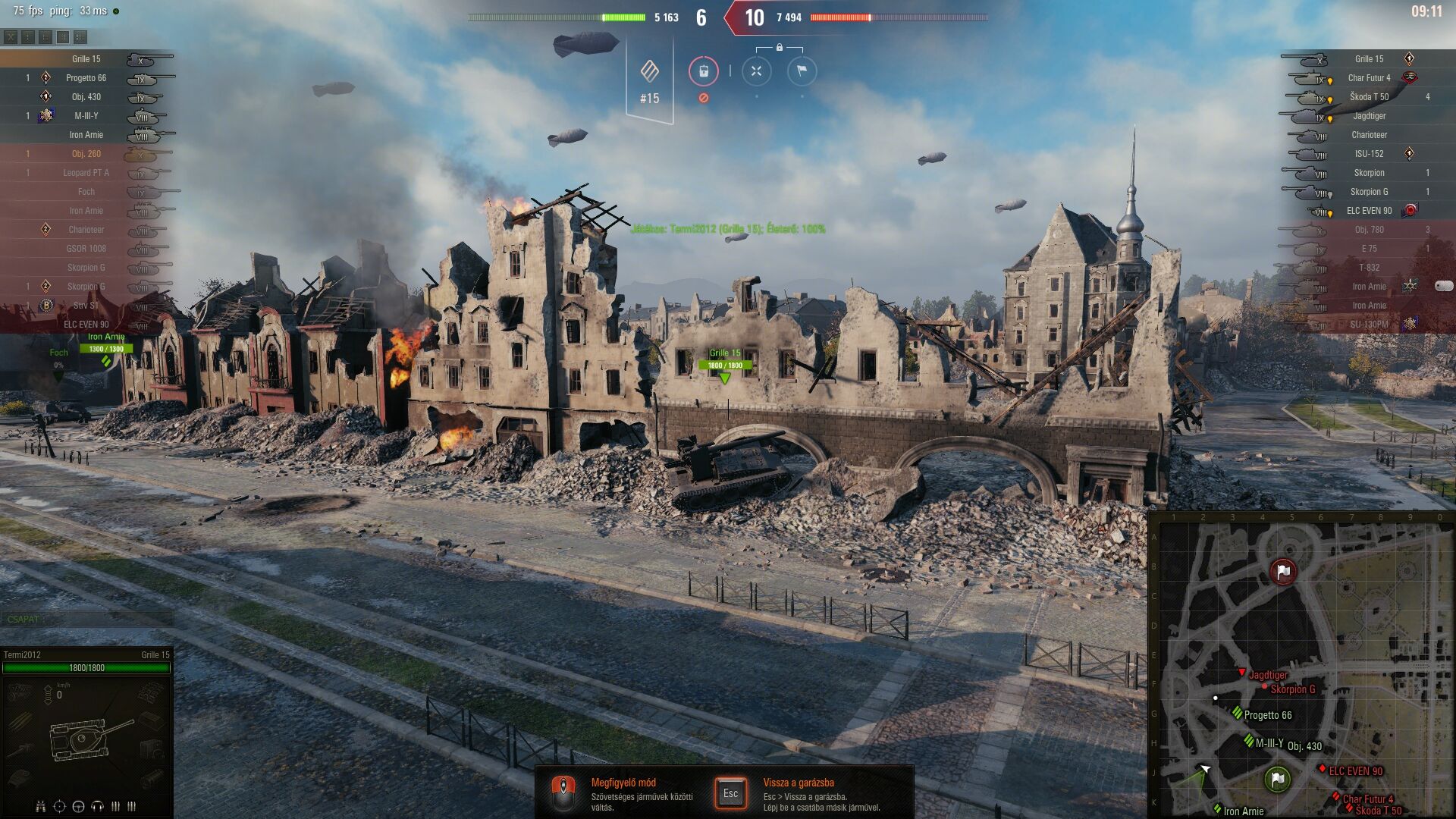Click the Jagdtiger row in enemy list

[1369, 116]
